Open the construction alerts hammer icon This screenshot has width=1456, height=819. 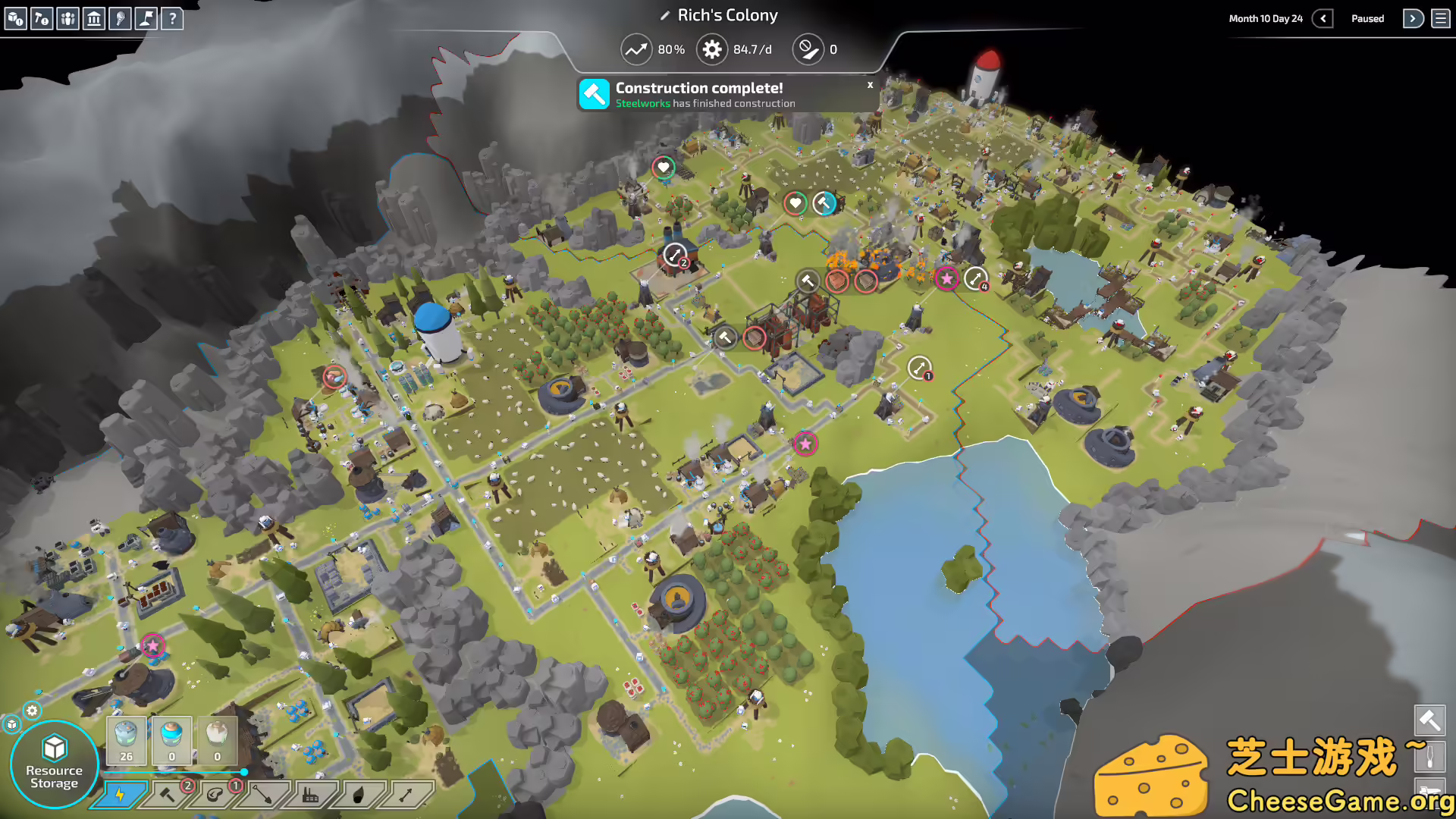pyautogui.click(x=42, y=19)
